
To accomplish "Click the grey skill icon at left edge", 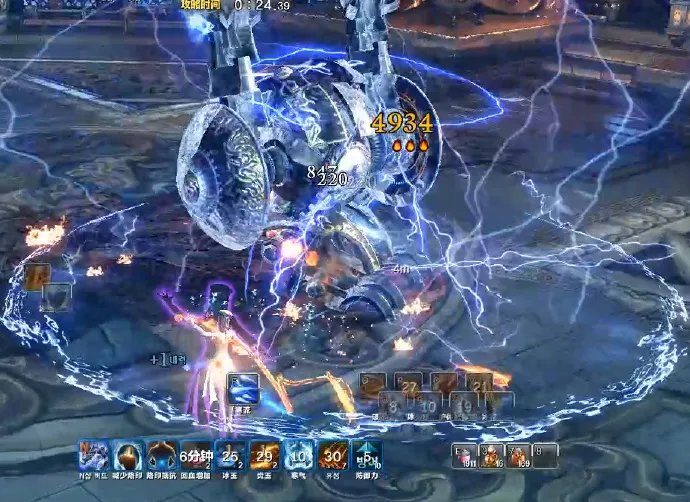I will (x=57, y=297).
